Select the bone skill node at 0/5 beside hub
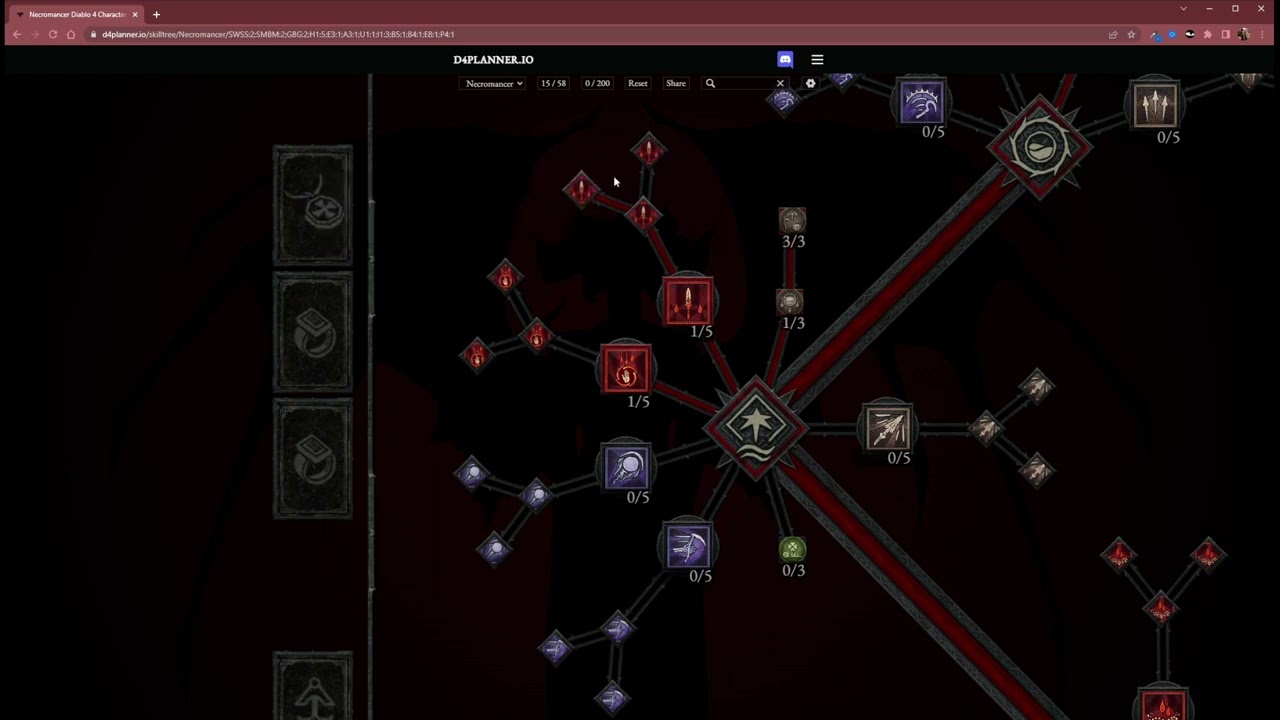Image resolution: width=1280 pixels, height=720 pixels. (x=887, y=428)
